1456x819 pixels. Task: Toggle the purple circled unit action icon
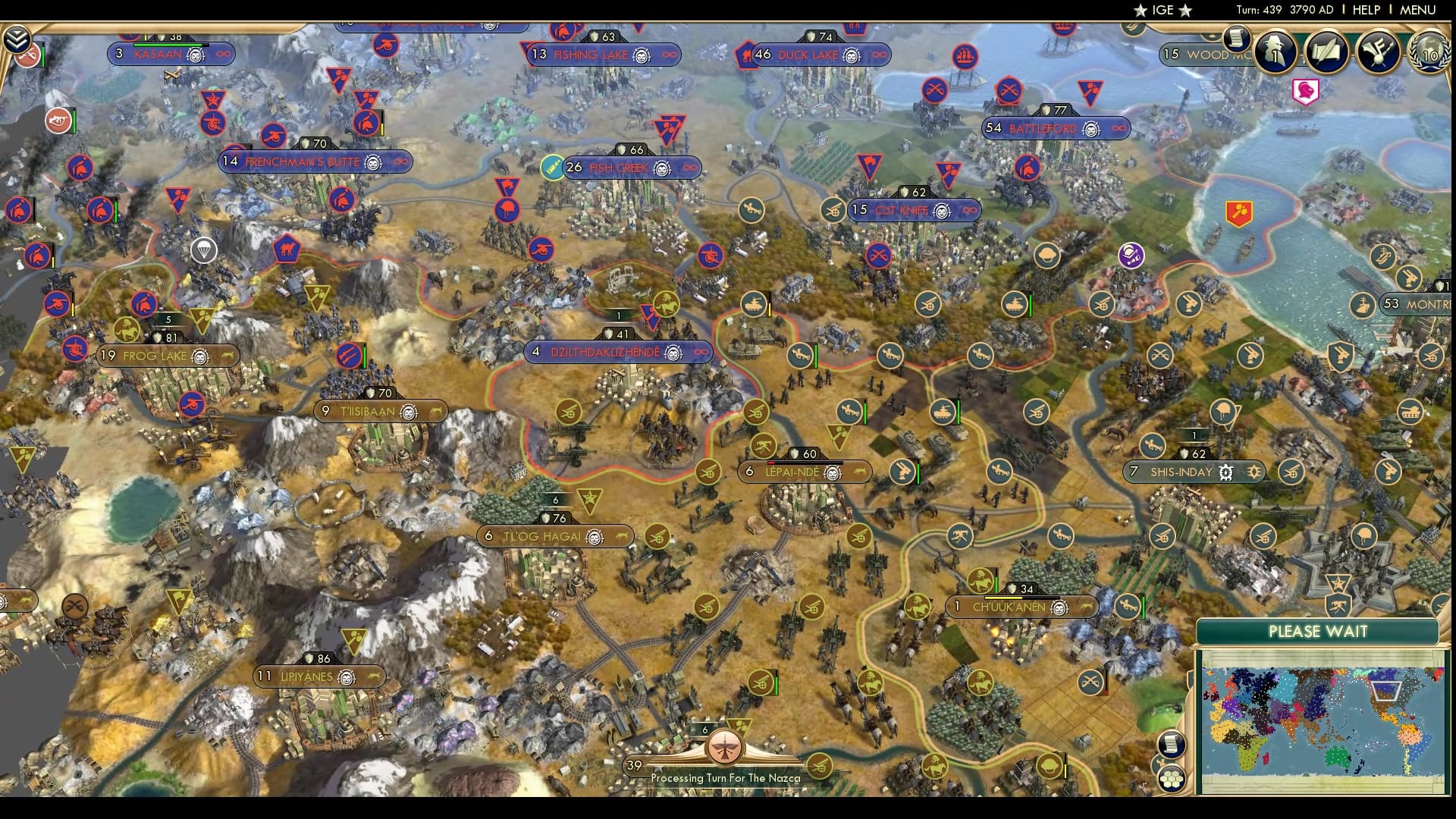(1131, 256)
